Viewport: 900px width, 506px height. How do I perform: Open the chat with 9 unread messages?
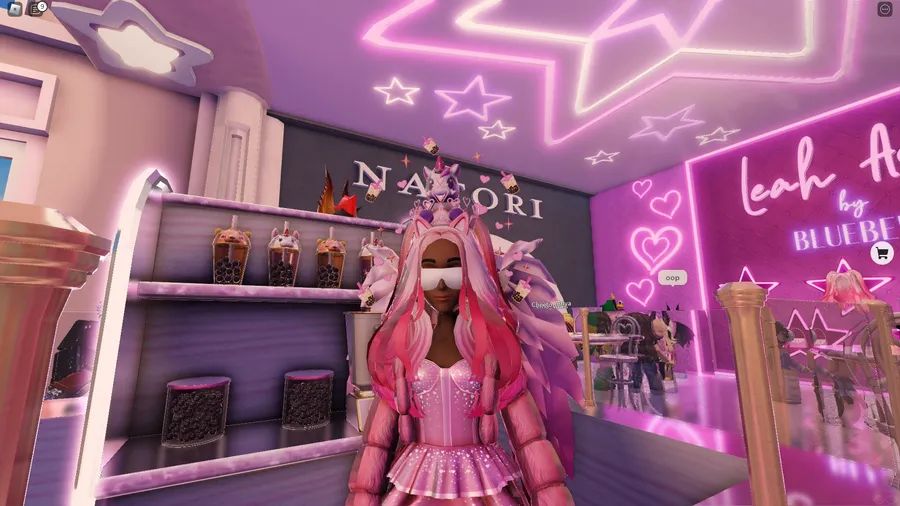pos(35,9)
